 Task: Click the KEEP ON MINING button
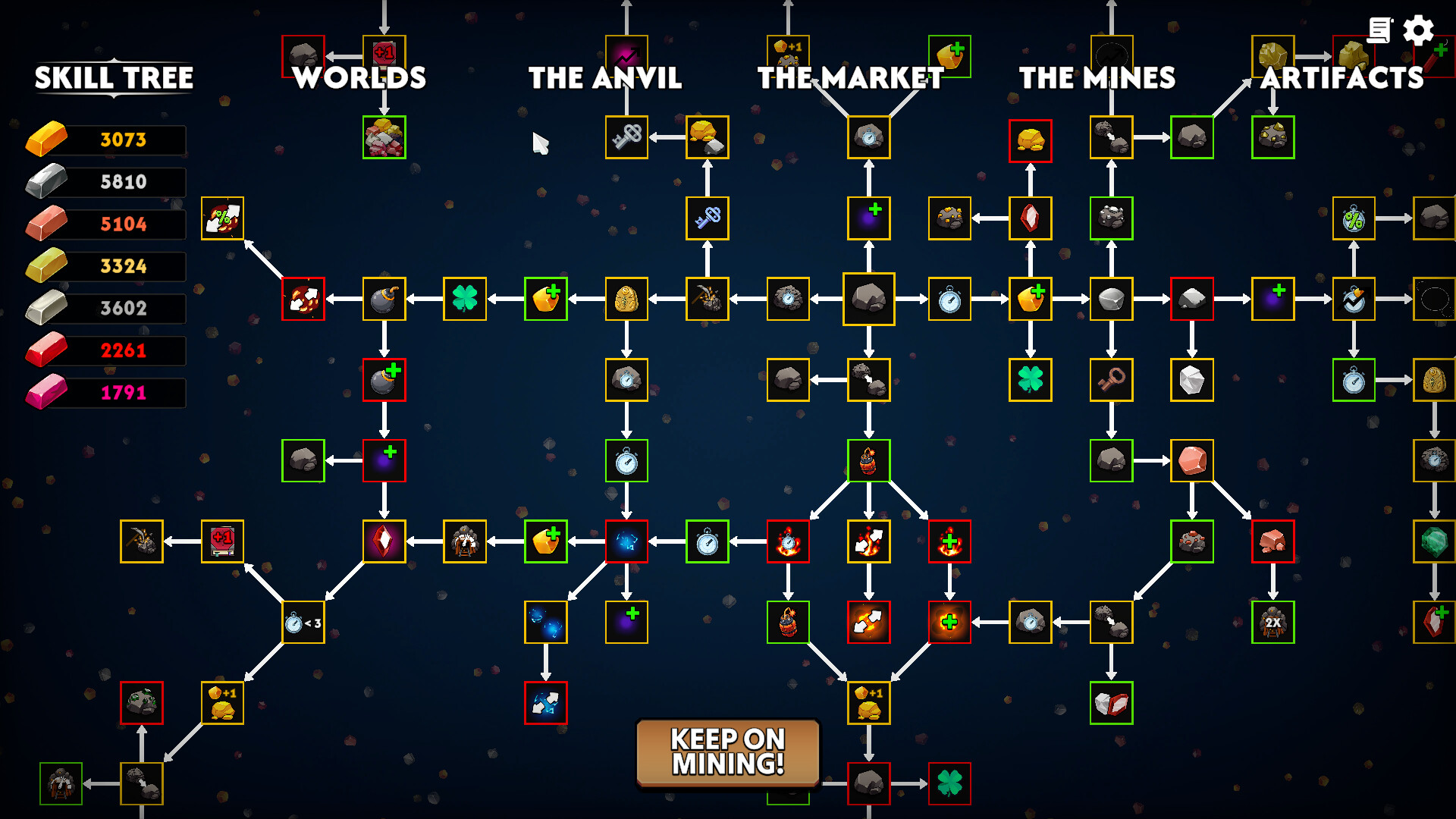[727, 752]
